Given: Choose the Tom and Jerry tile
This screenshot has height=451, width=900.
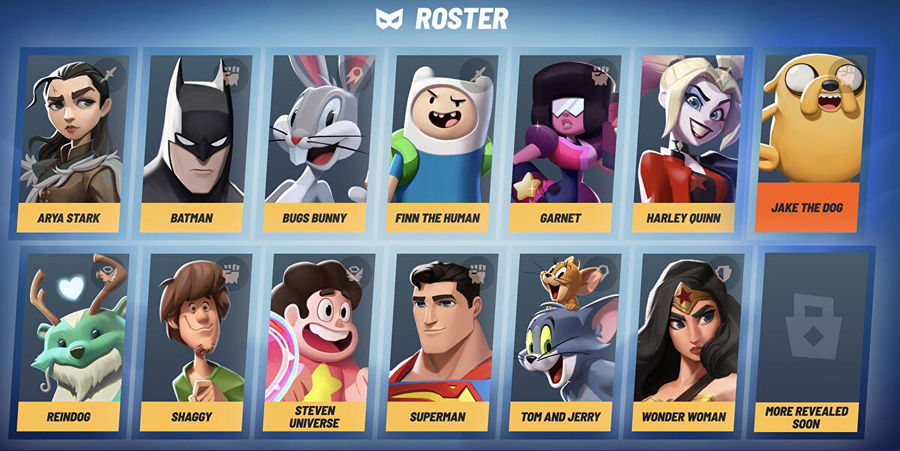Looking at the screenshot, I should (x=565, y=340).
